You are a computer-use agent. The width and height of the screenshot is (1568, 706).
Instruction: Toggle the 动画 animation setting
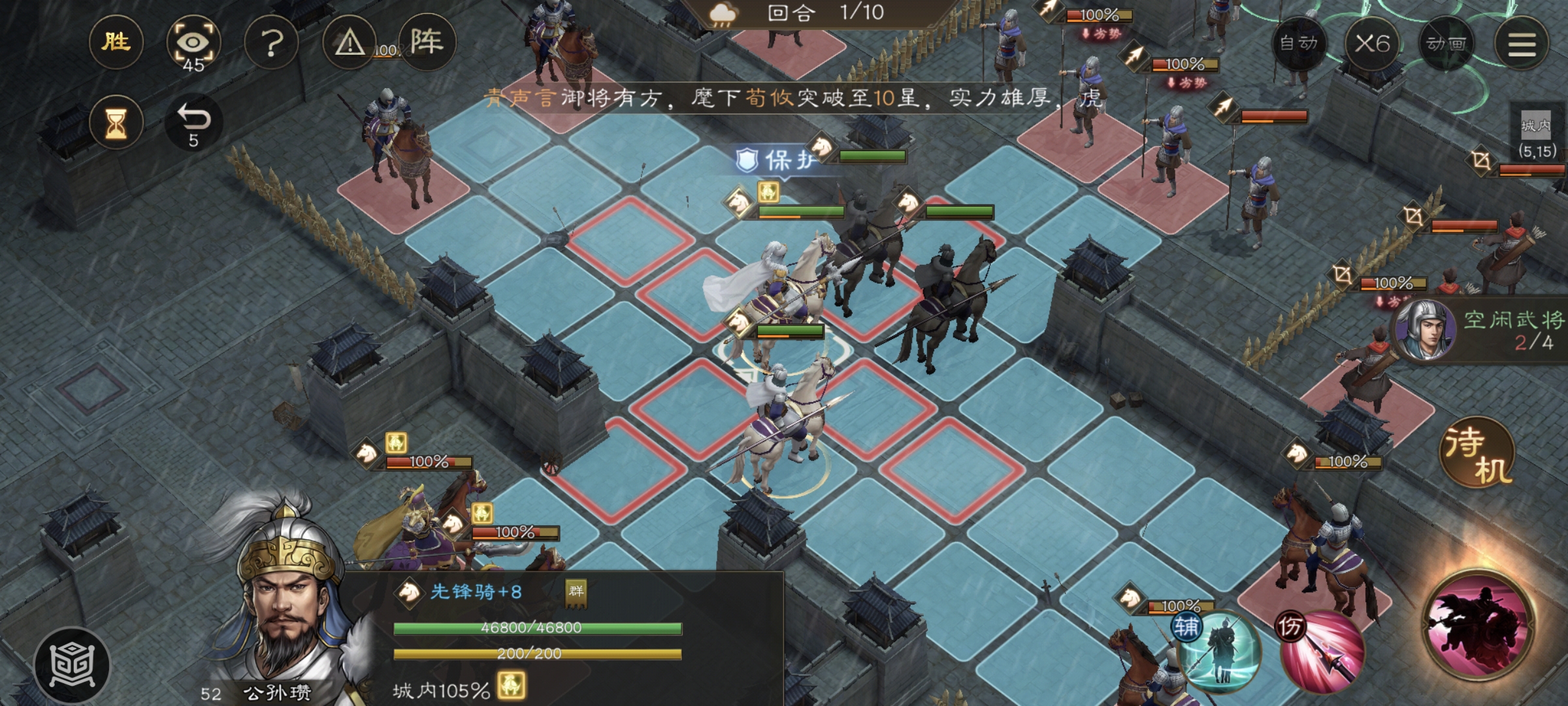[x=1445, y=44]
